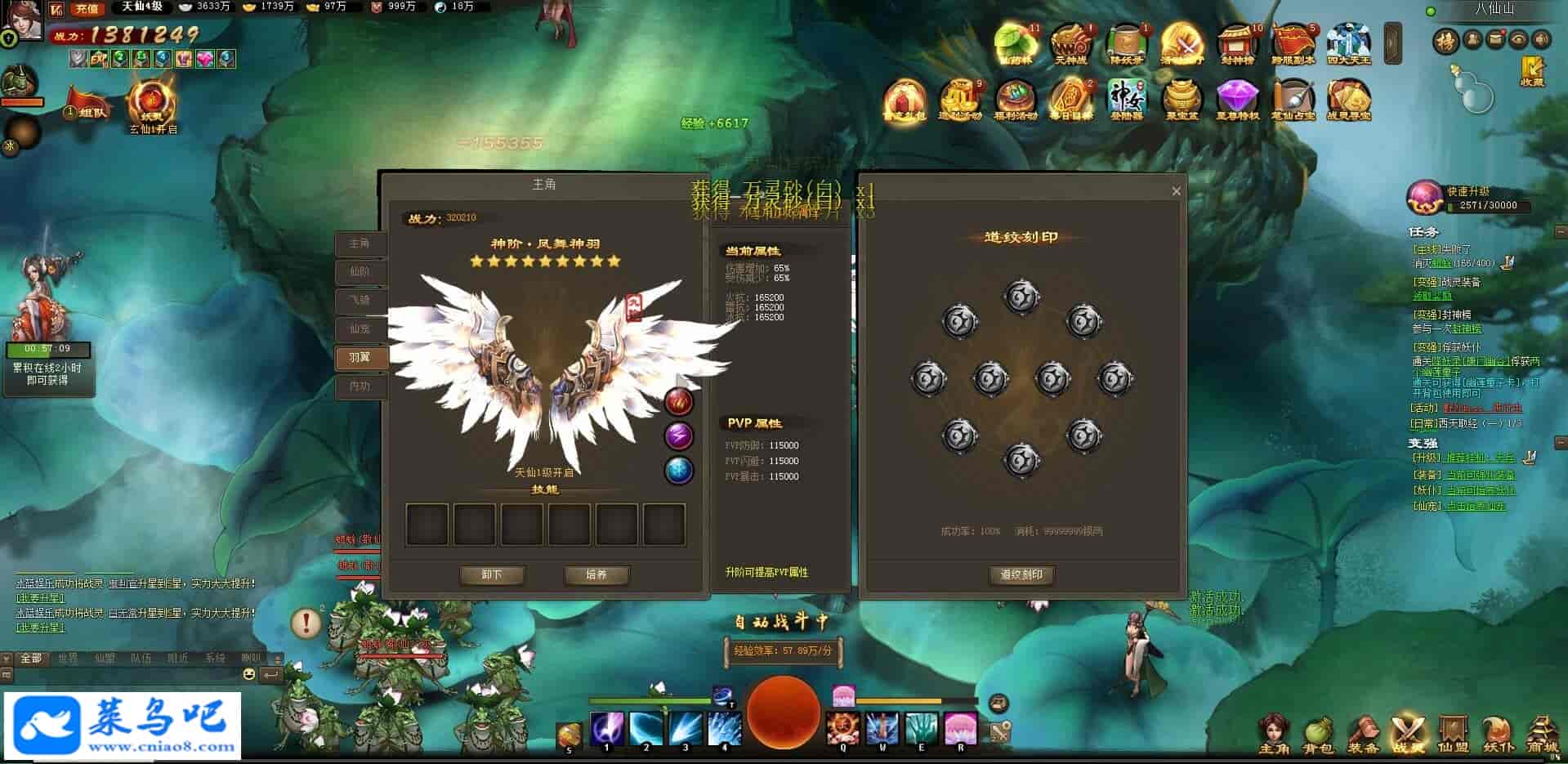Select the blue ice element orb
The width and height of the screenshot is (1568, 764).
click(x=679, y=470)
